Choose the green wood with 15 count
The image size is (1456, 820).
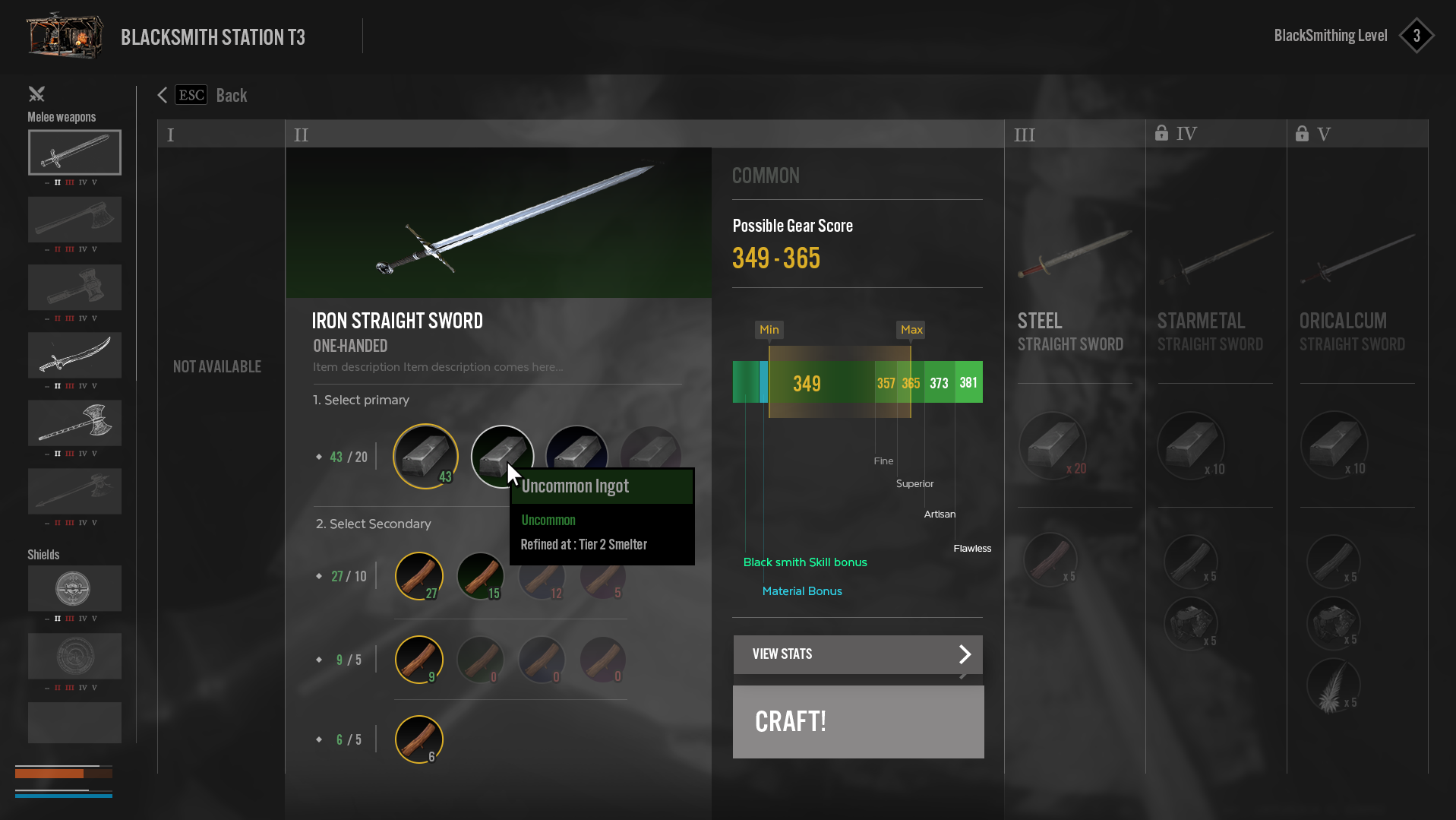pos(480,576)
